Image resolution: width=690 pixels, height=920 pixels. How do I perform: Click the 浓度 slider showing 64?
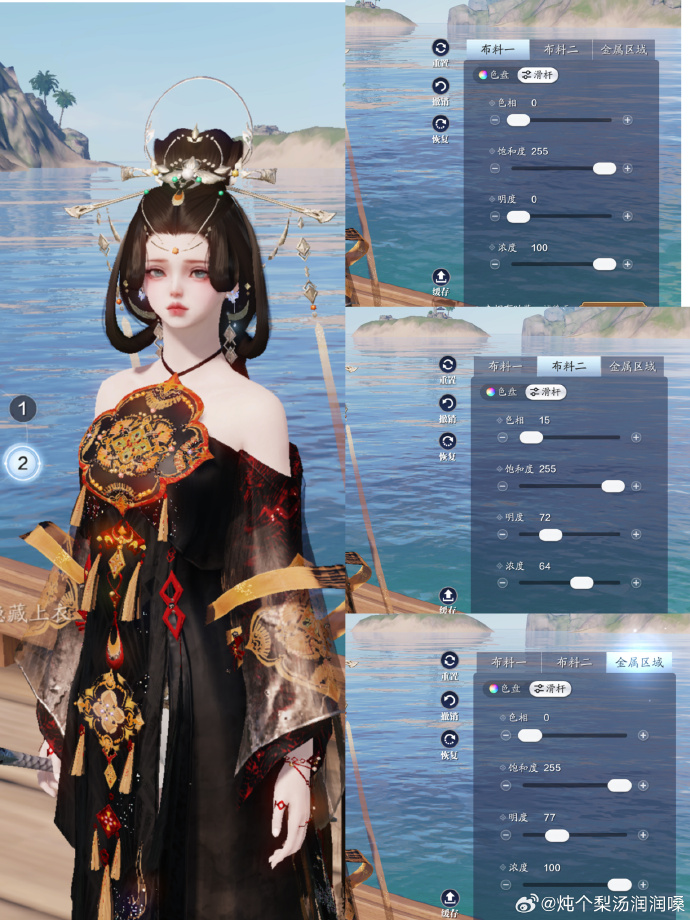point(581,582)
